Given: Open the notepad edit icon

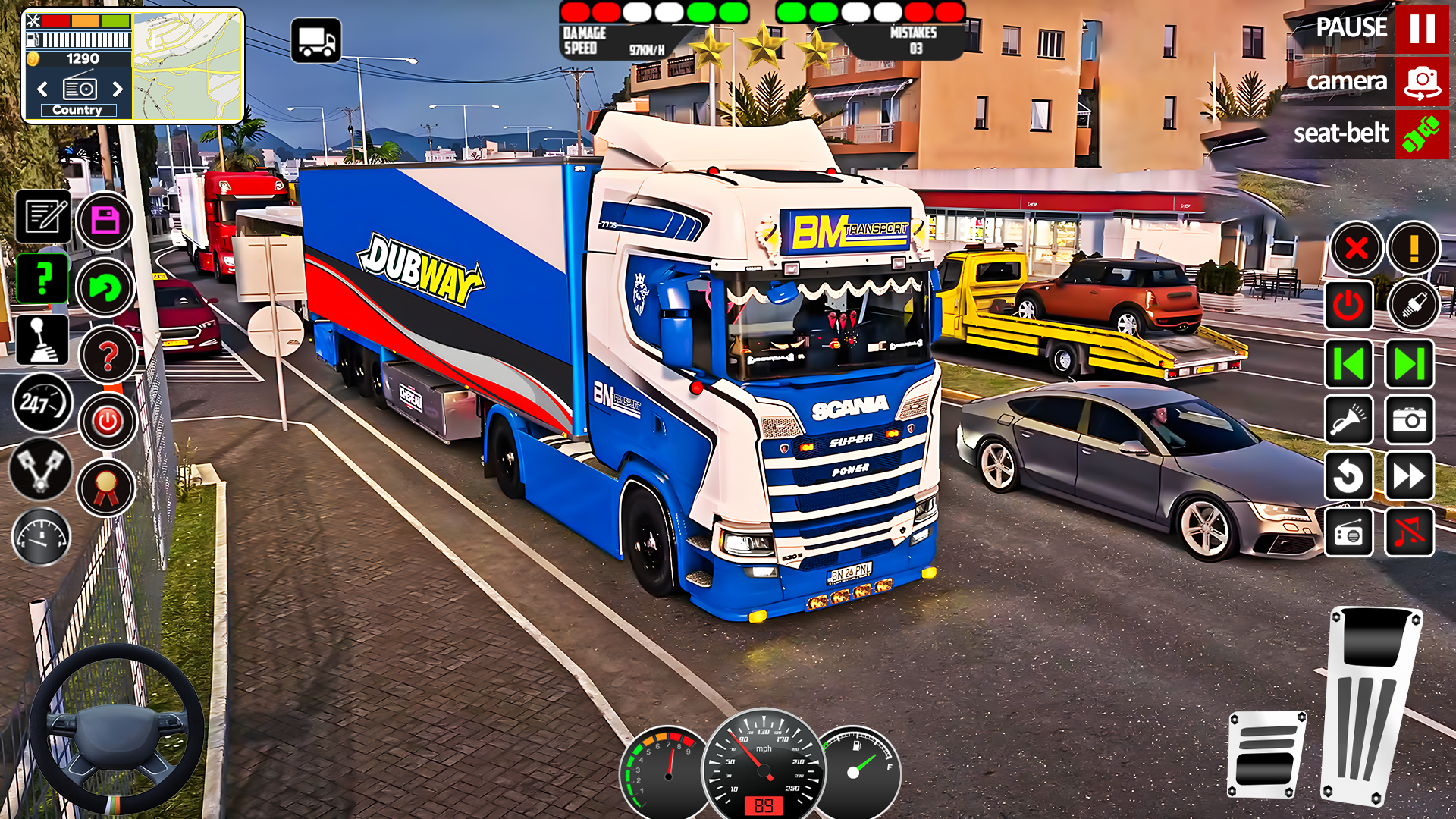Looking at the screenshot, I should point(43,217).
